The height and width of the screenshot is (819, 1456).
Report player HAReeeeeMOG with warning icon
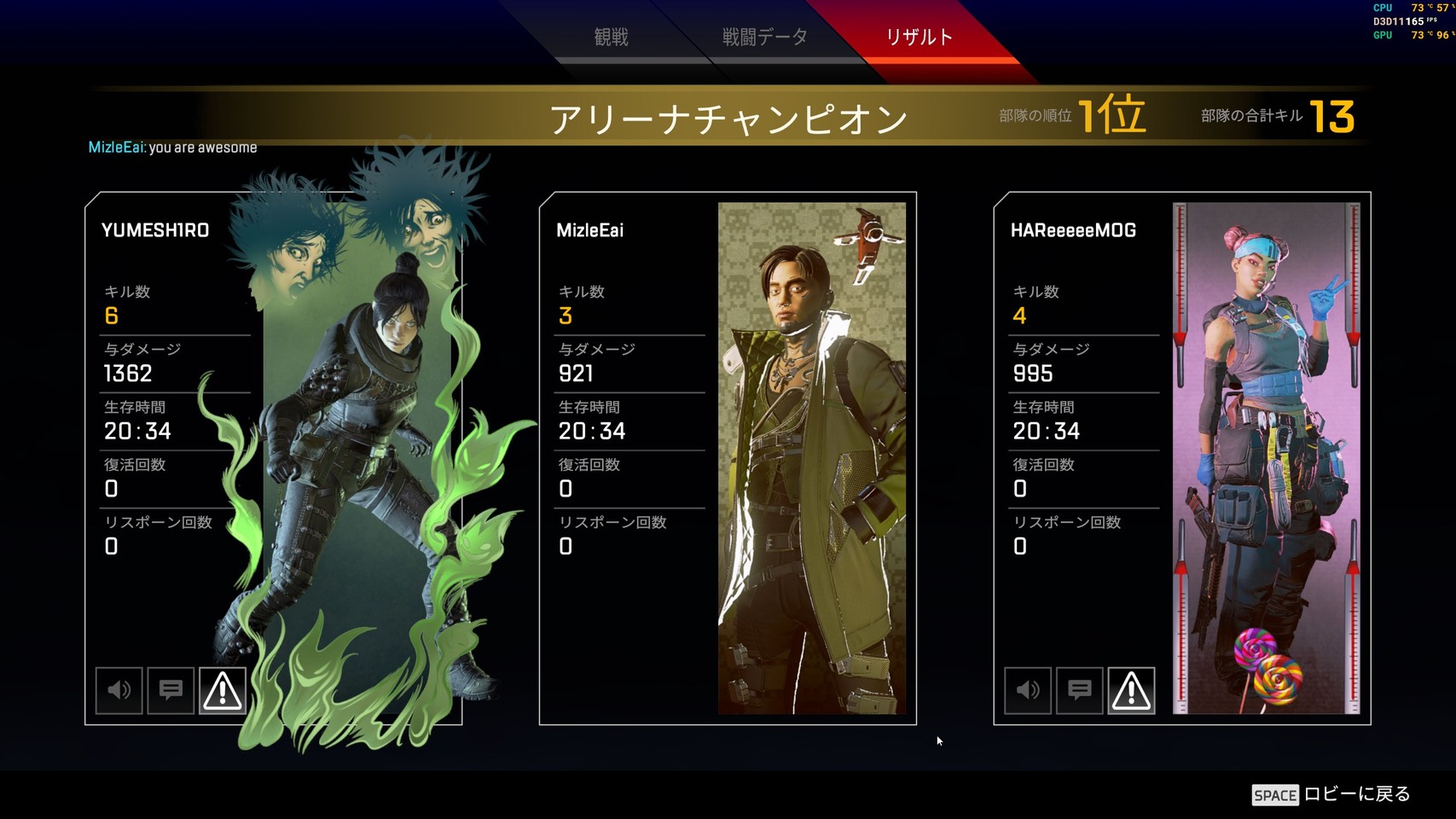pyautogui.click(x=1131, y=690)
